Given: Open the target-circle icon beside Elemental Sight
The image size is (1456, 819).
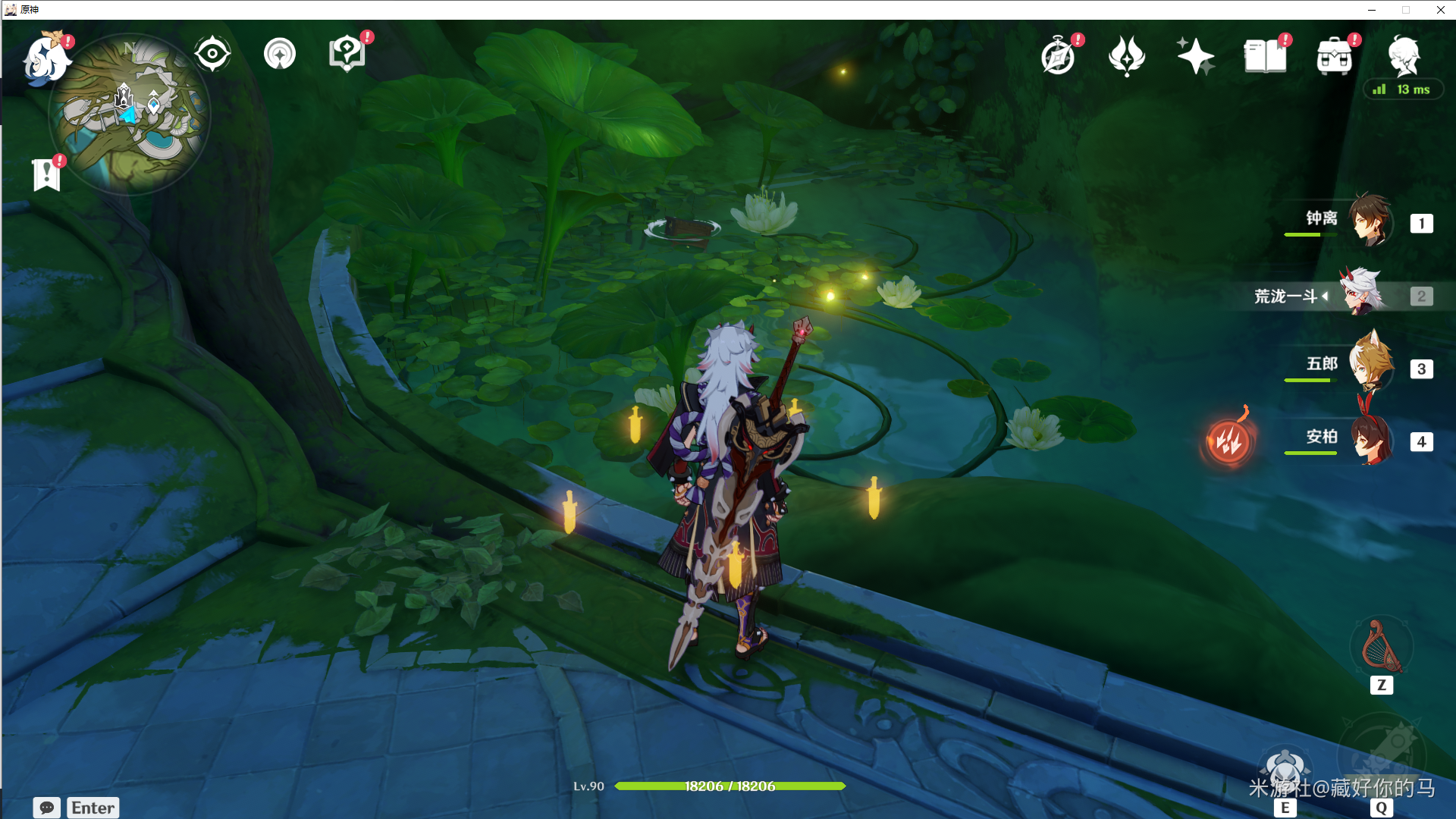Looking at the screenshot, I should [280, 54].
